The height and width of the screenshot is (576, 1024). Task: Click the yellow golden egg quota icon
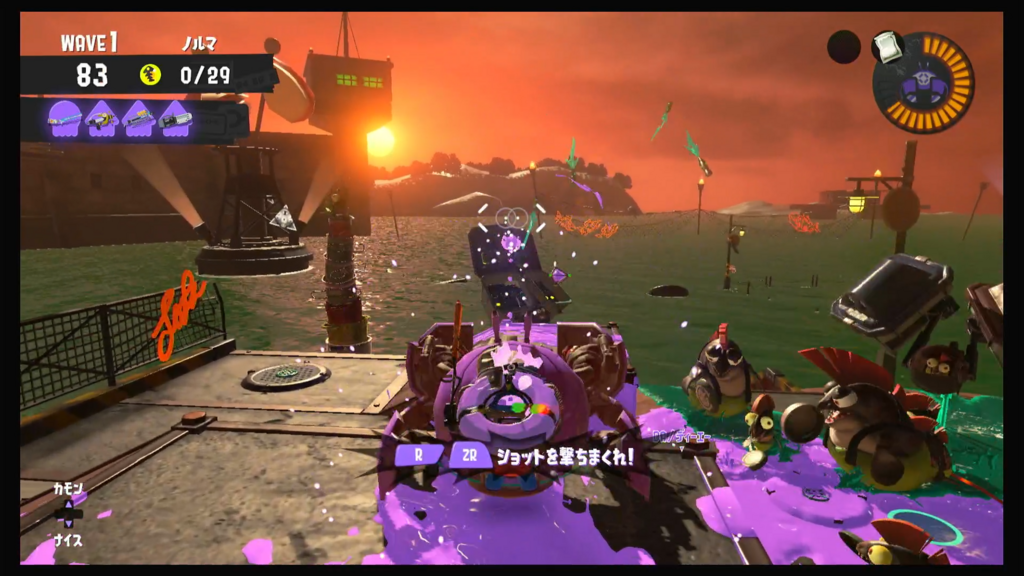(x=151, y=74)
